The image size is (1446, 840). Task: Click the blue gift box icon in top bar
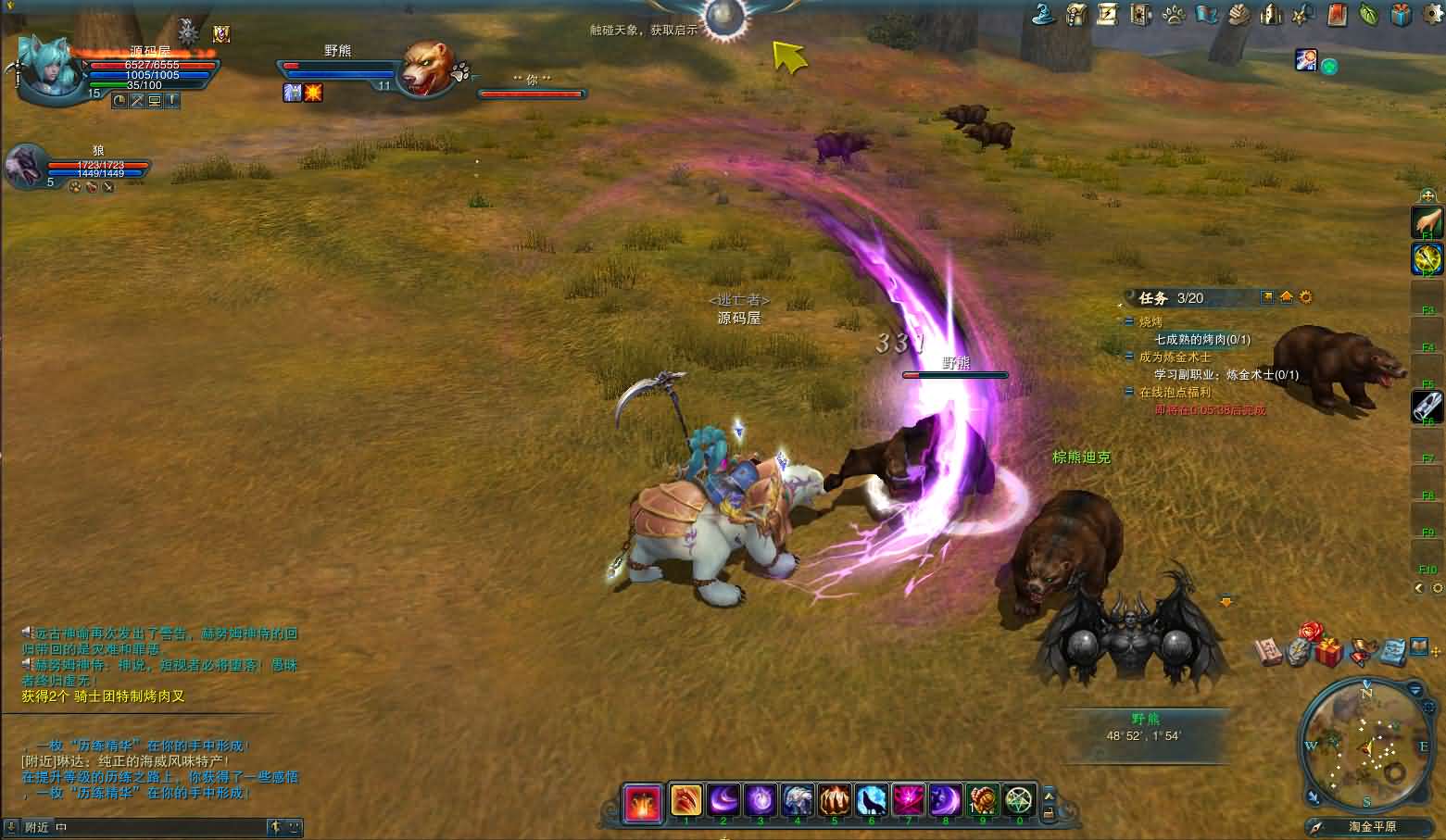point(1401,14)
